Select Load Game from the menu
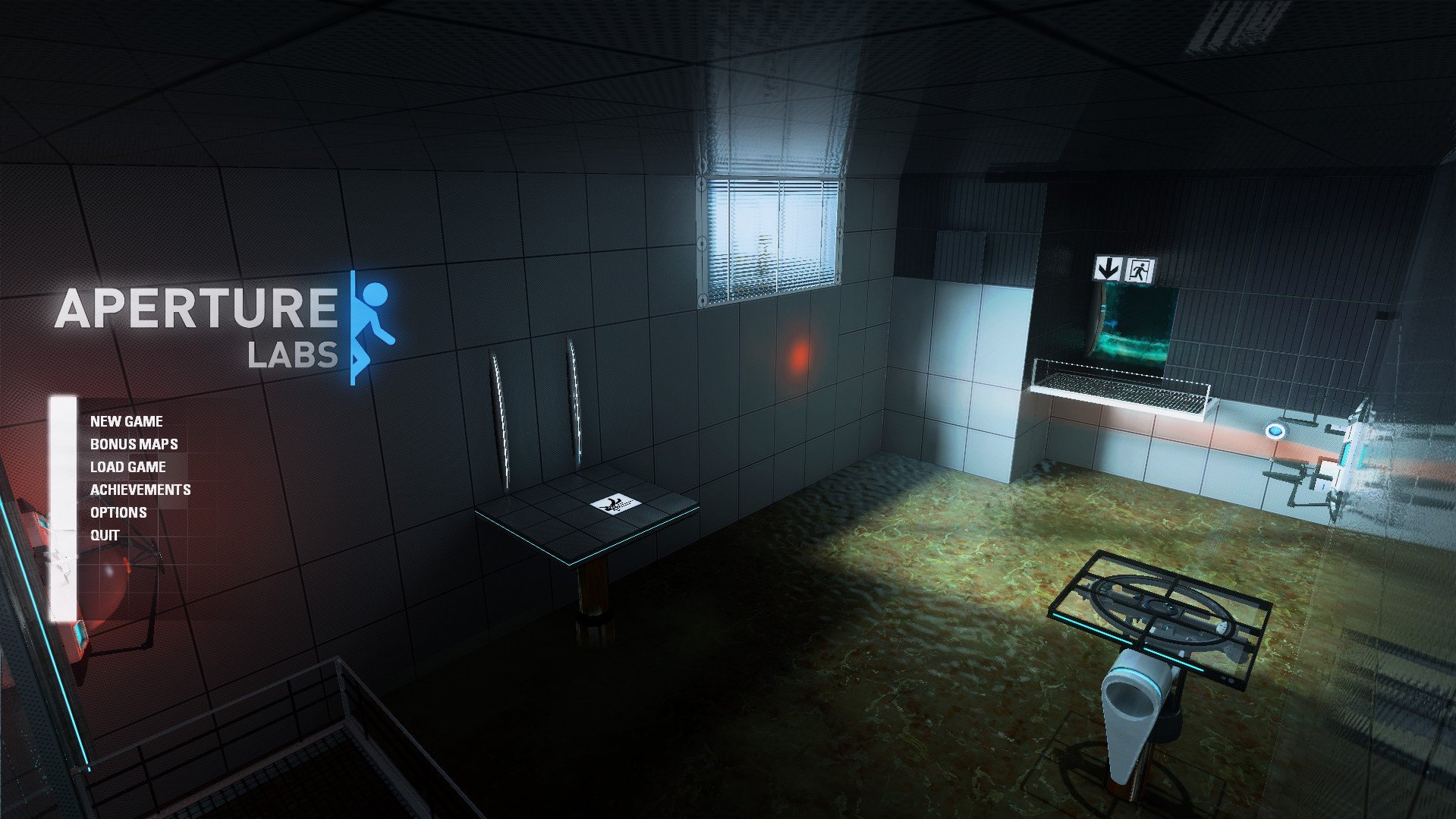The width and height of the screenshot is (1456, 819). 127,467
